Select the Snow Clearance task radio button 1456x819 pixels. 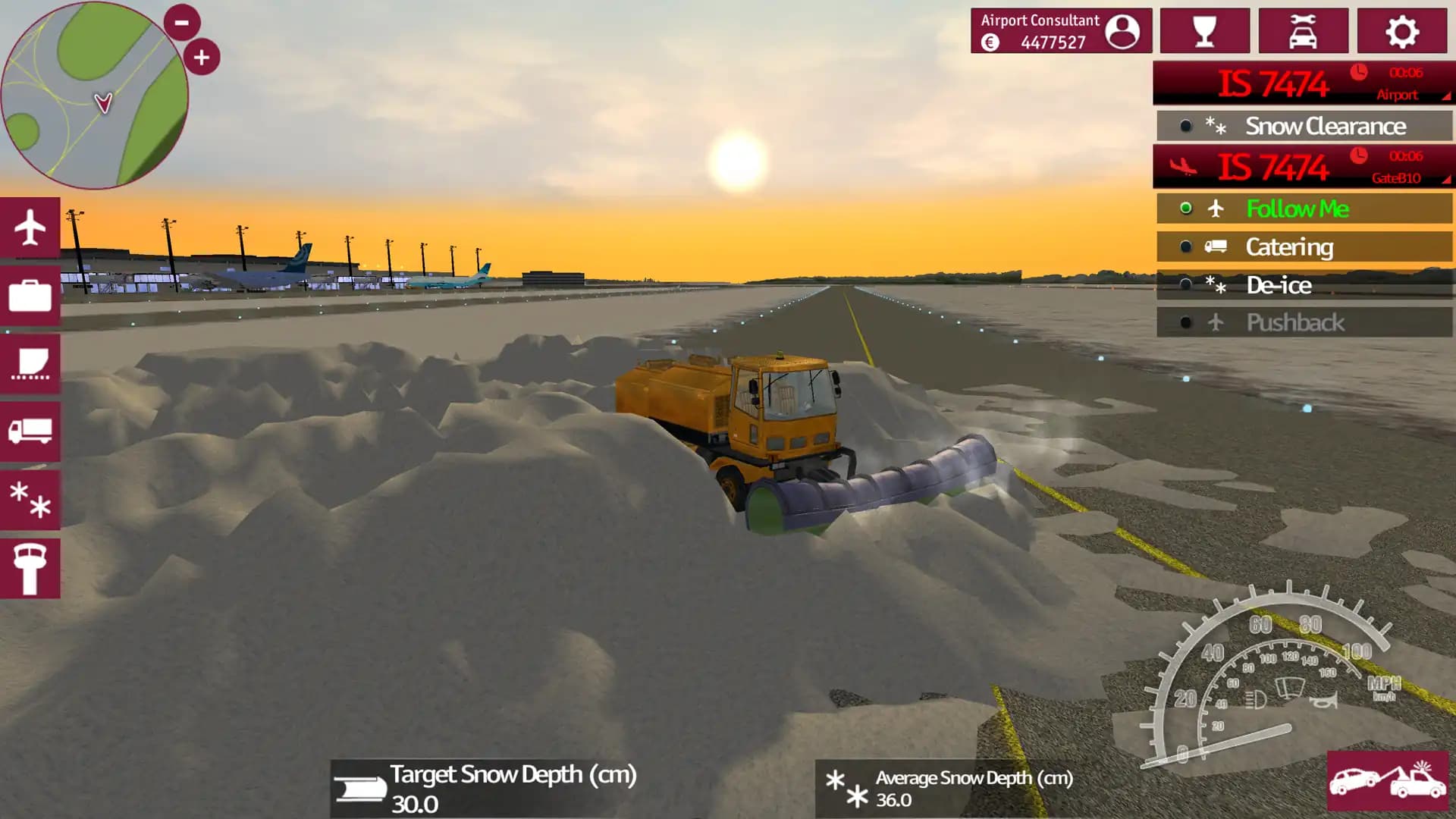(1185, 126)
